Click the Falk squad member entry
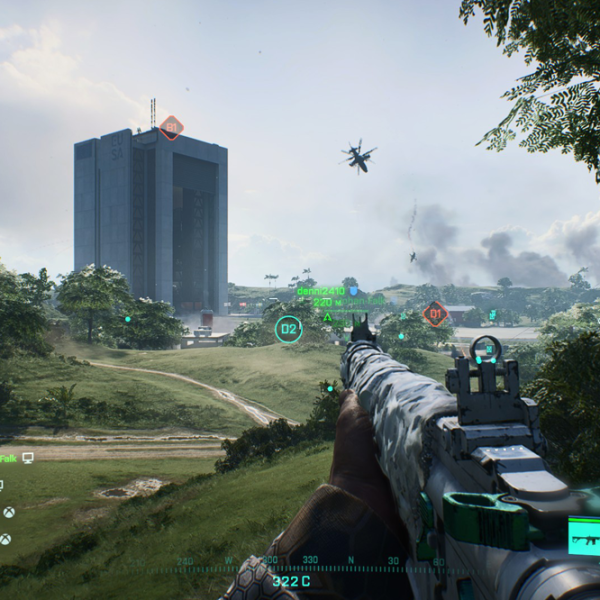 coord(8,458)
